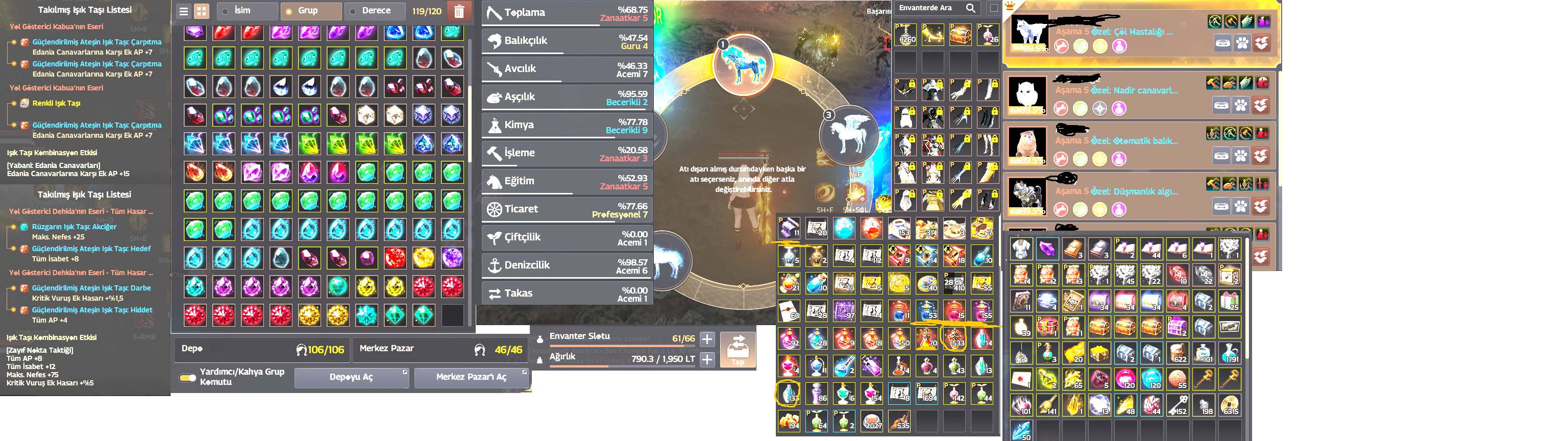Image resolution: width=1568 pixels, height=441 pixels.
Task: Select the İsim sorting radio button
Action: 226,11
